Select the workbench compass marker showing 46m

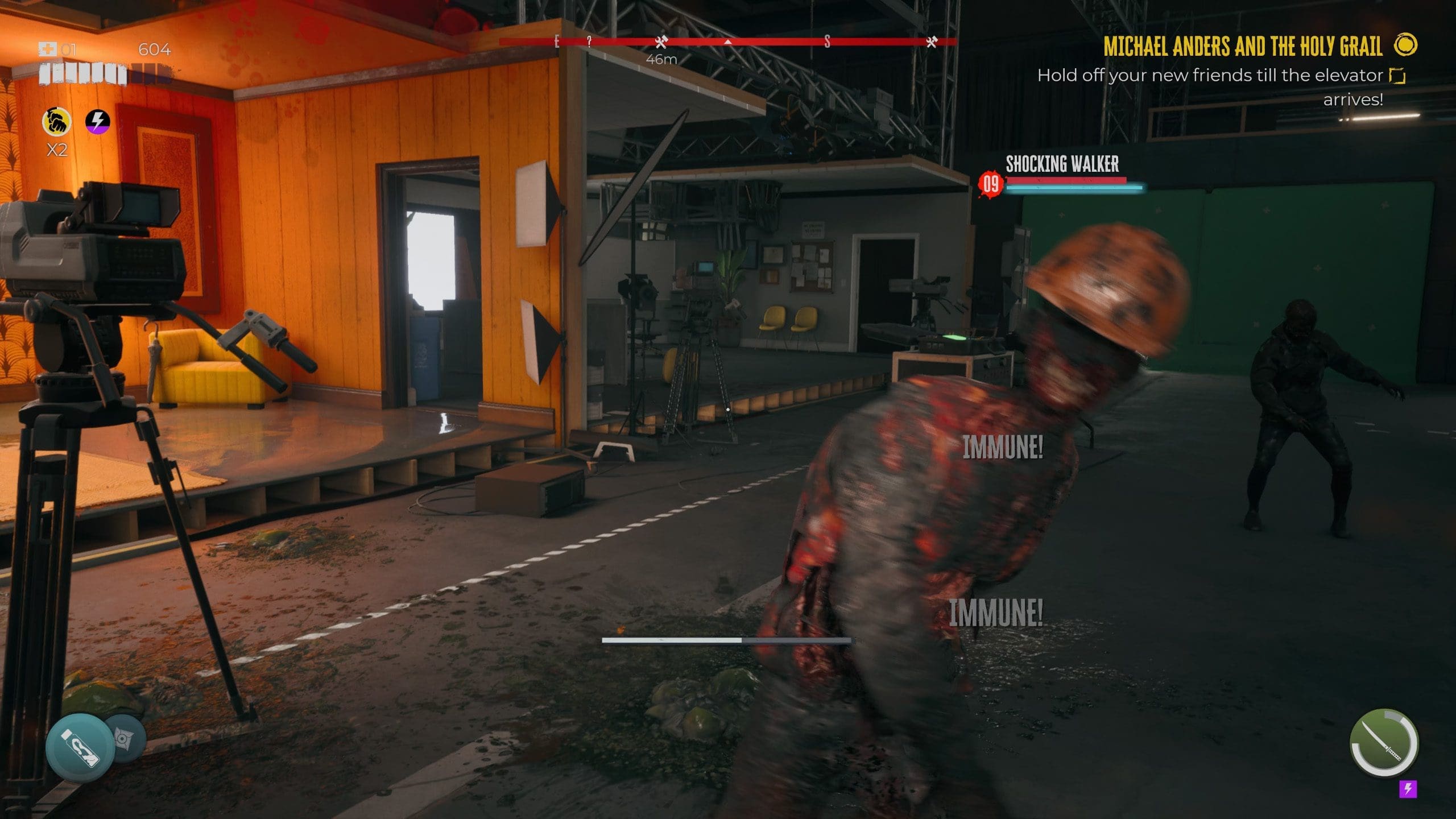(x=660, y=42)
